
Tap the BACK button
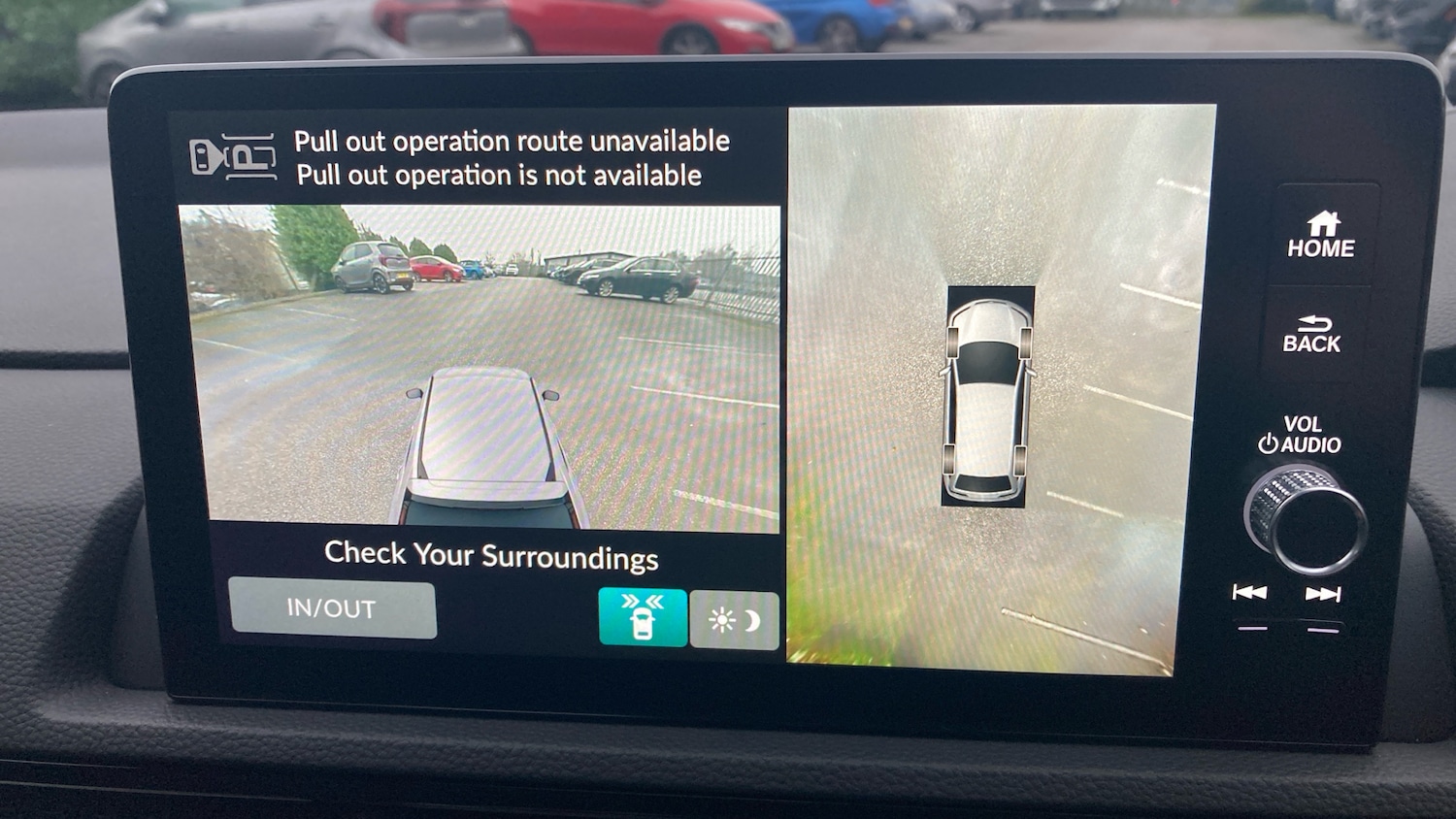[x=1311, y=335]
